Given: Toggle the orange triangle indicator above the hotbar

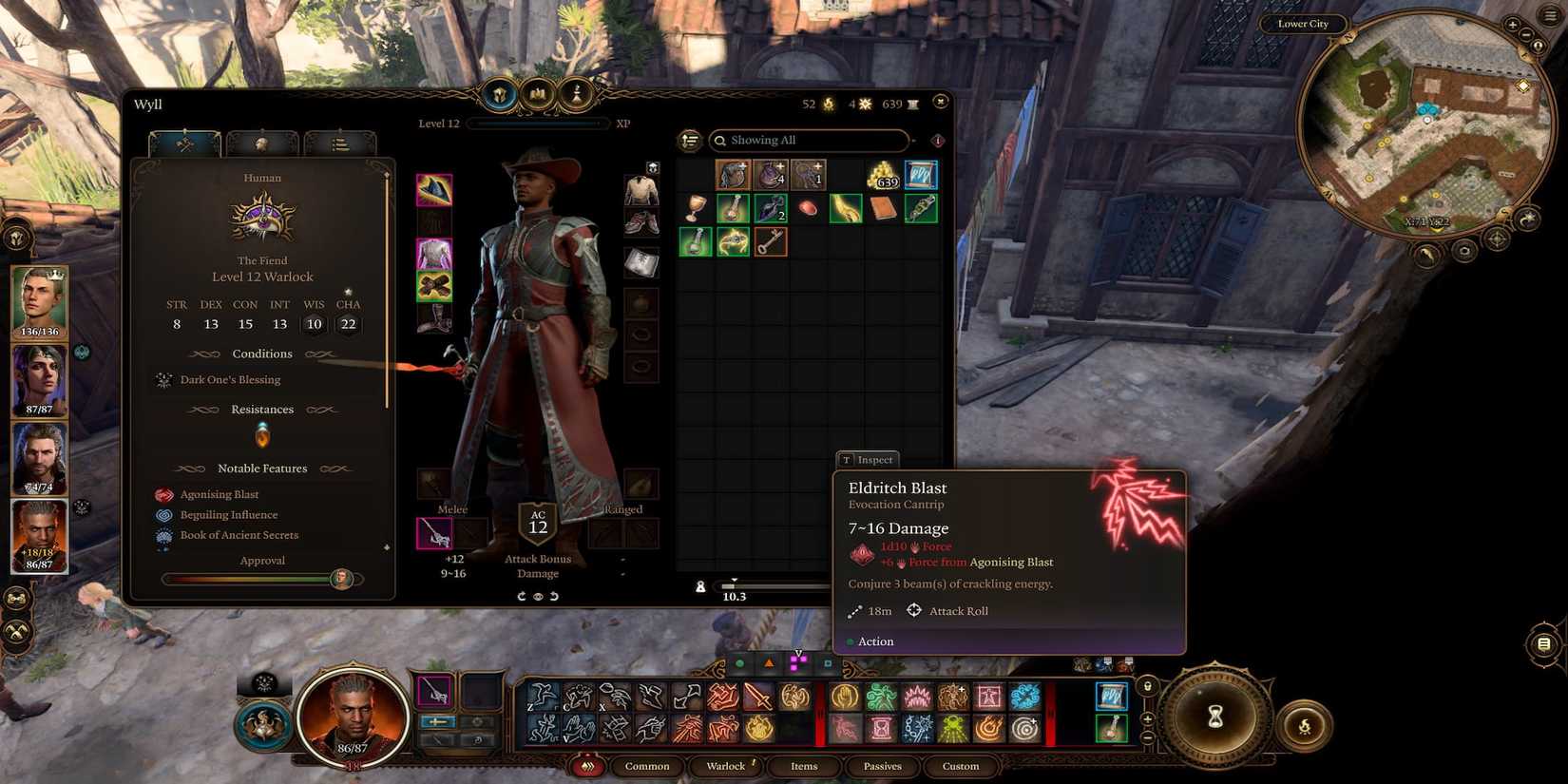Looking at the screenshot, I should coord(770,664).
